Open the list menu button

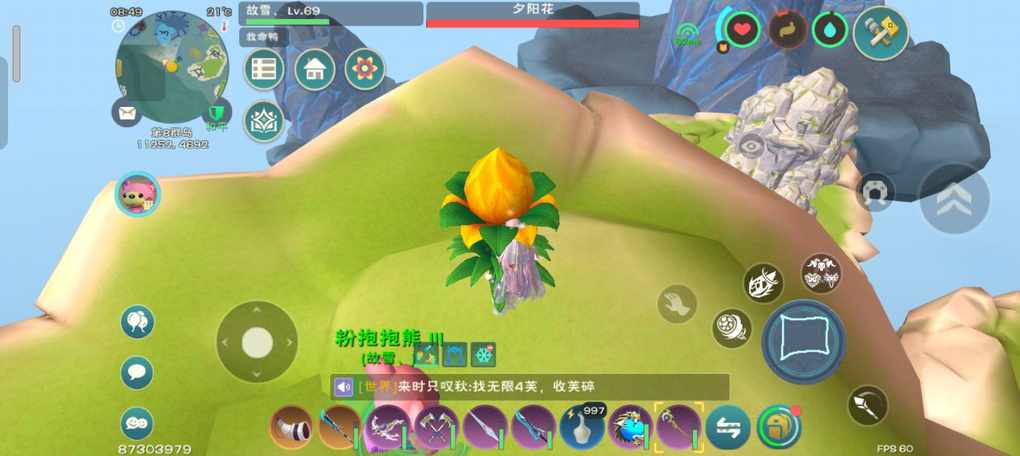264,69
